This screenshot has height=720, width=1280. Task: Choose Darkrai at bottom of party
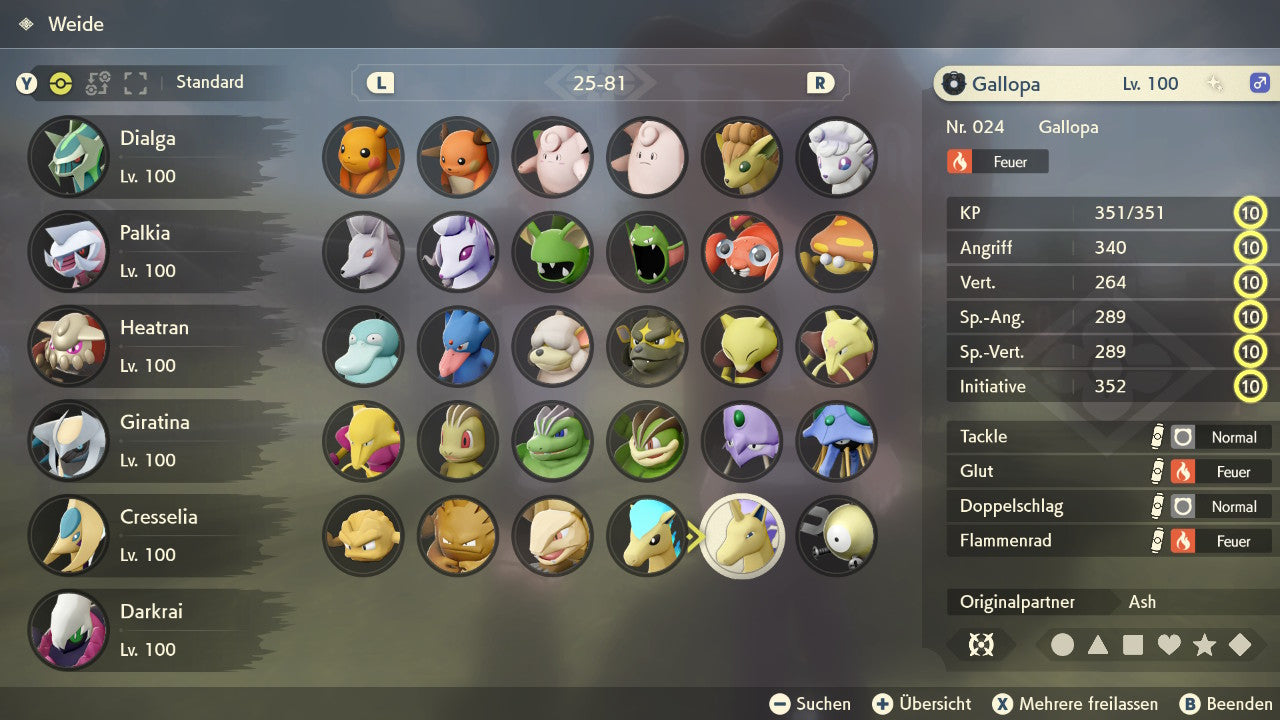150,629
